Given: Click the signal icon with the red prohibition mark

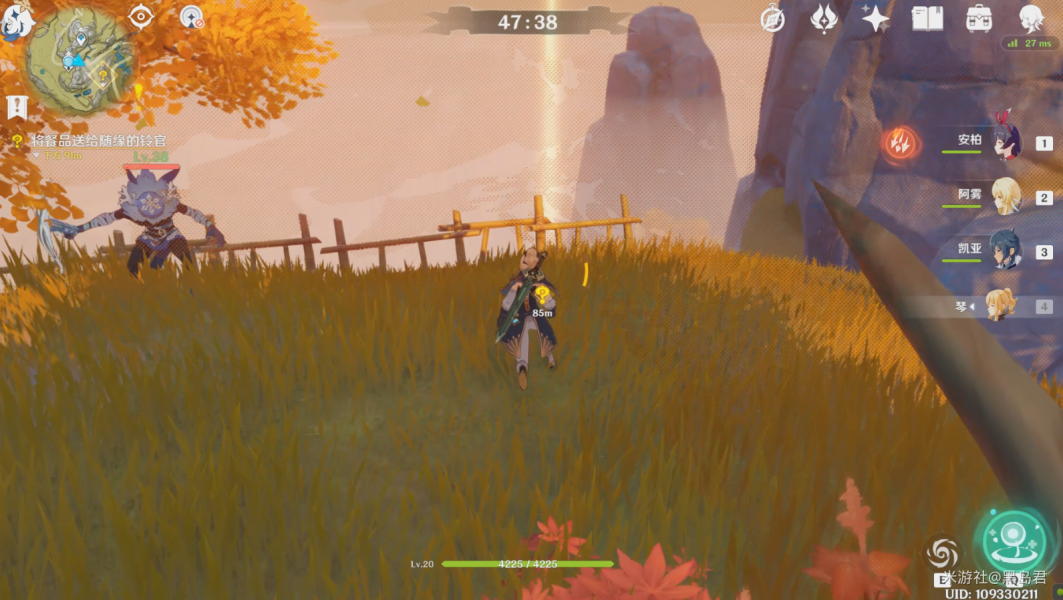Looking at the screenshot, I should point(191,17).
